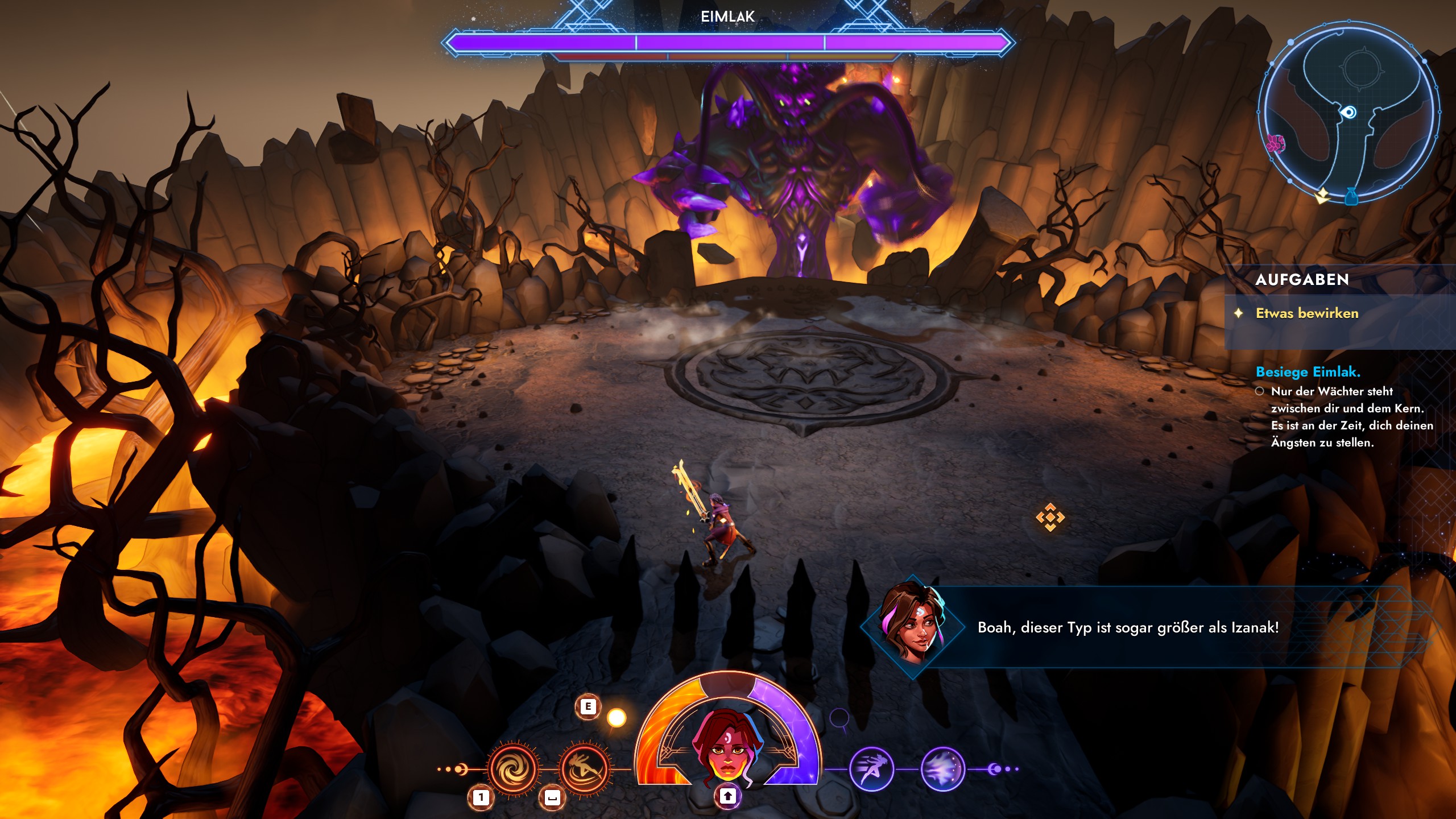Open the Aufgaben quest panel header
Viewport: 1456px width, 819px height.
(1302, 280)
